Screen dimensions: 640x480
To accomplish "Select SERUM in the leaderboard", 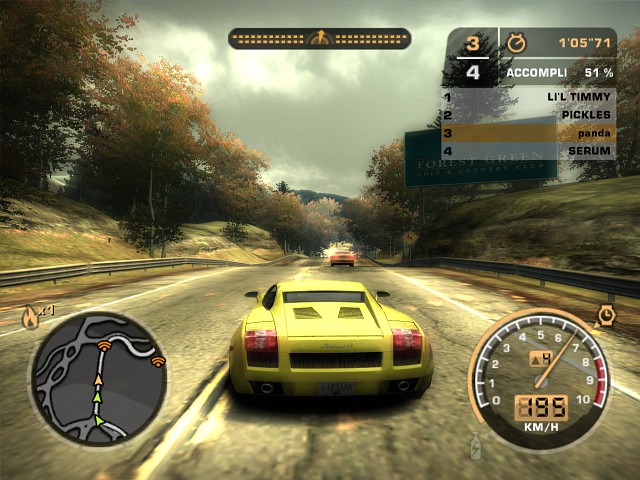I will (x=529, y=151).
